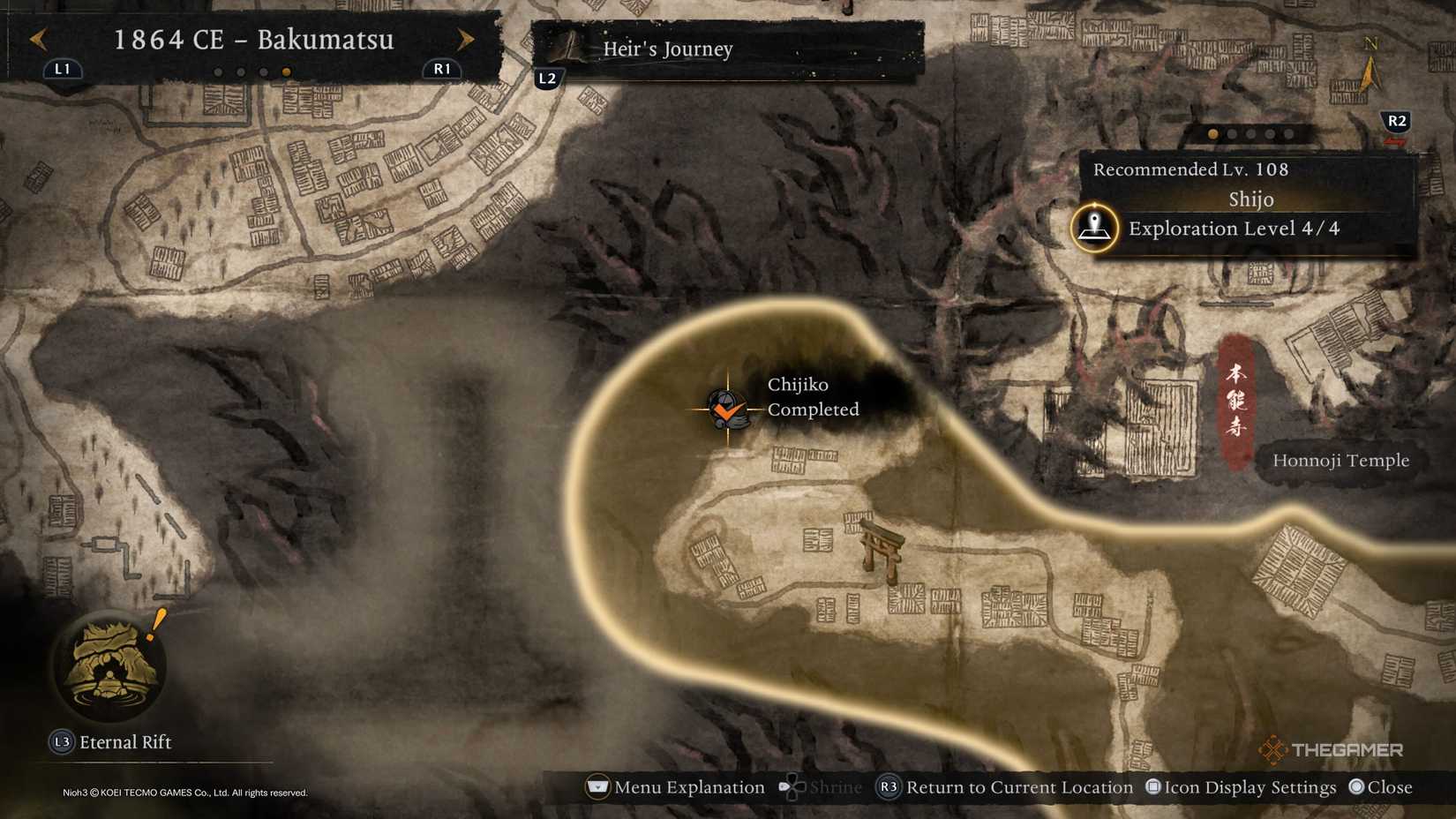Select the first region dot near R2
This screenshot has width=1456, height=819.
pos(1214,134)
